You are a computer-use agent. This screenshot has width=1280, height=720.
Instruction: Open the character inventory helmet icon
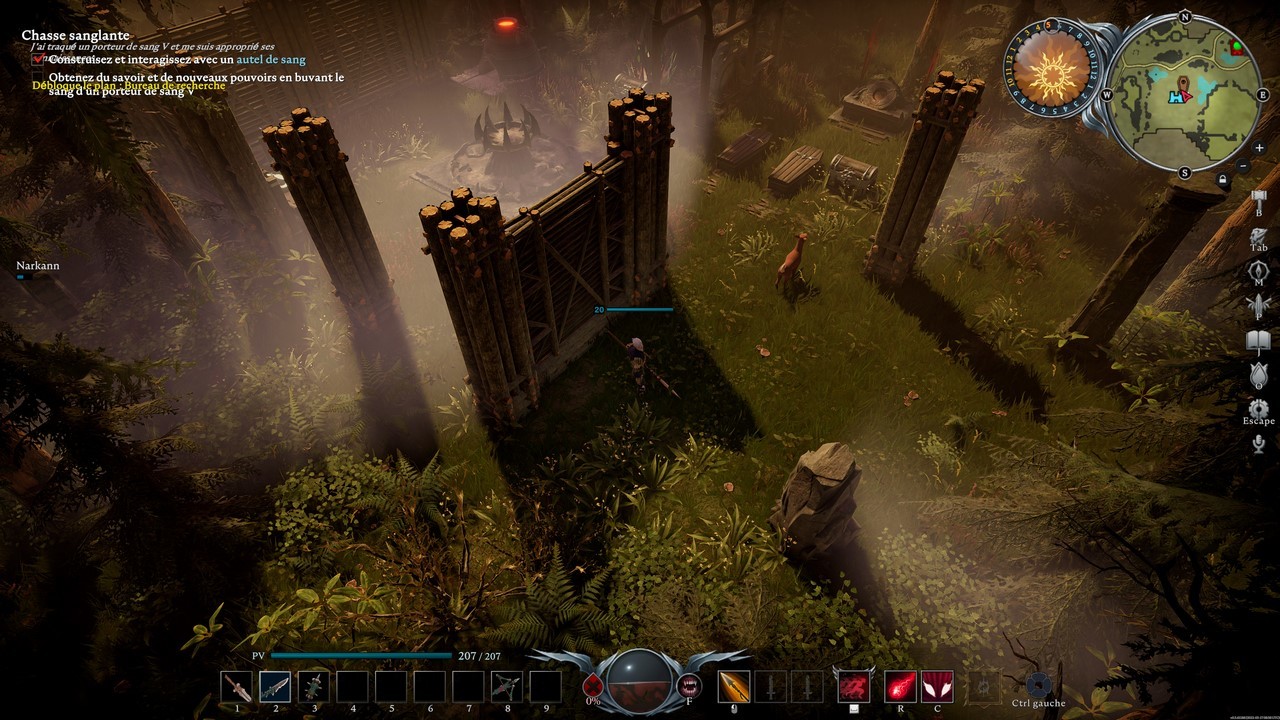[1259, 235]
